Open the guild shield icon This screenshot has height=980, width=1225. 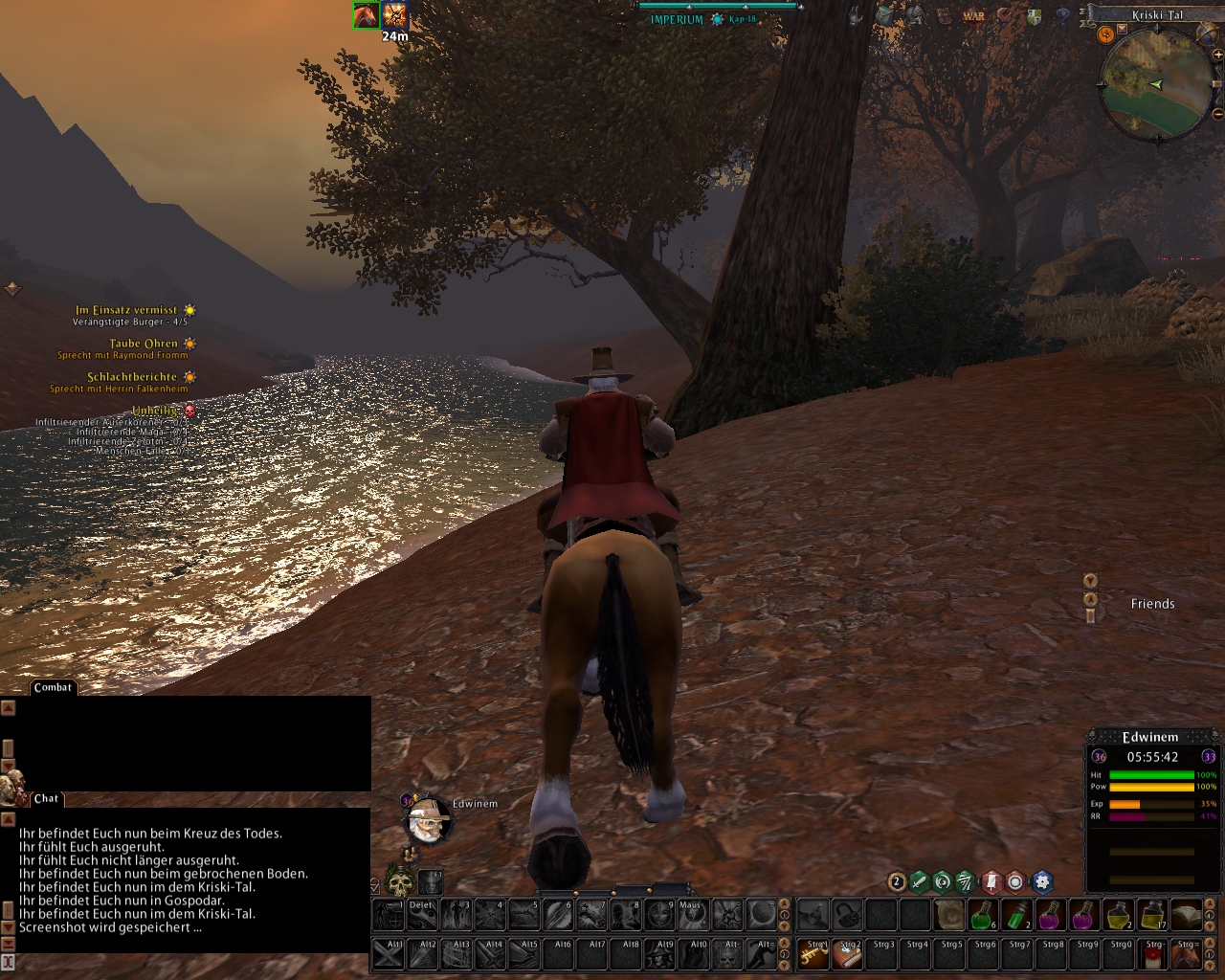tap(1034, 15)
